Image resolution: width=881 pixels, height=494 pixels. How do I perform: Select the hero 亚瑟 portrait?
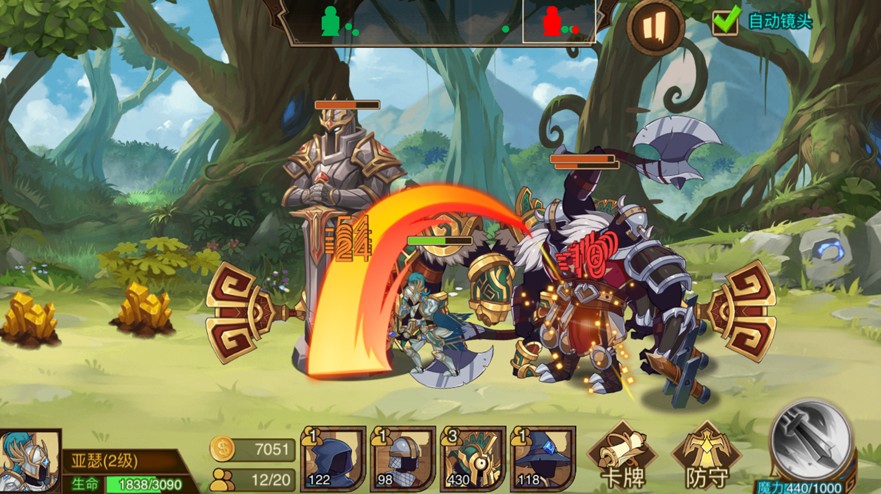[x=29, y=461]
